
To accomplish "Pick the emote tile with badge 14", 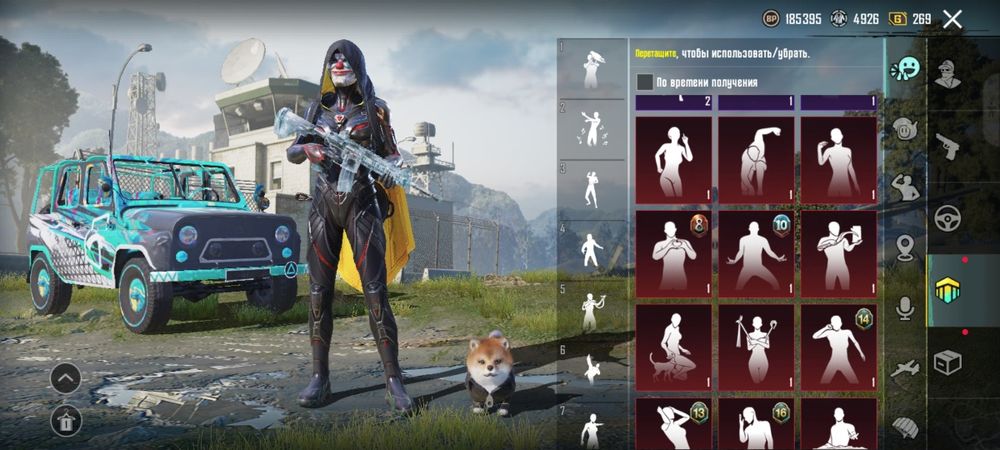I will click(838, 343).
